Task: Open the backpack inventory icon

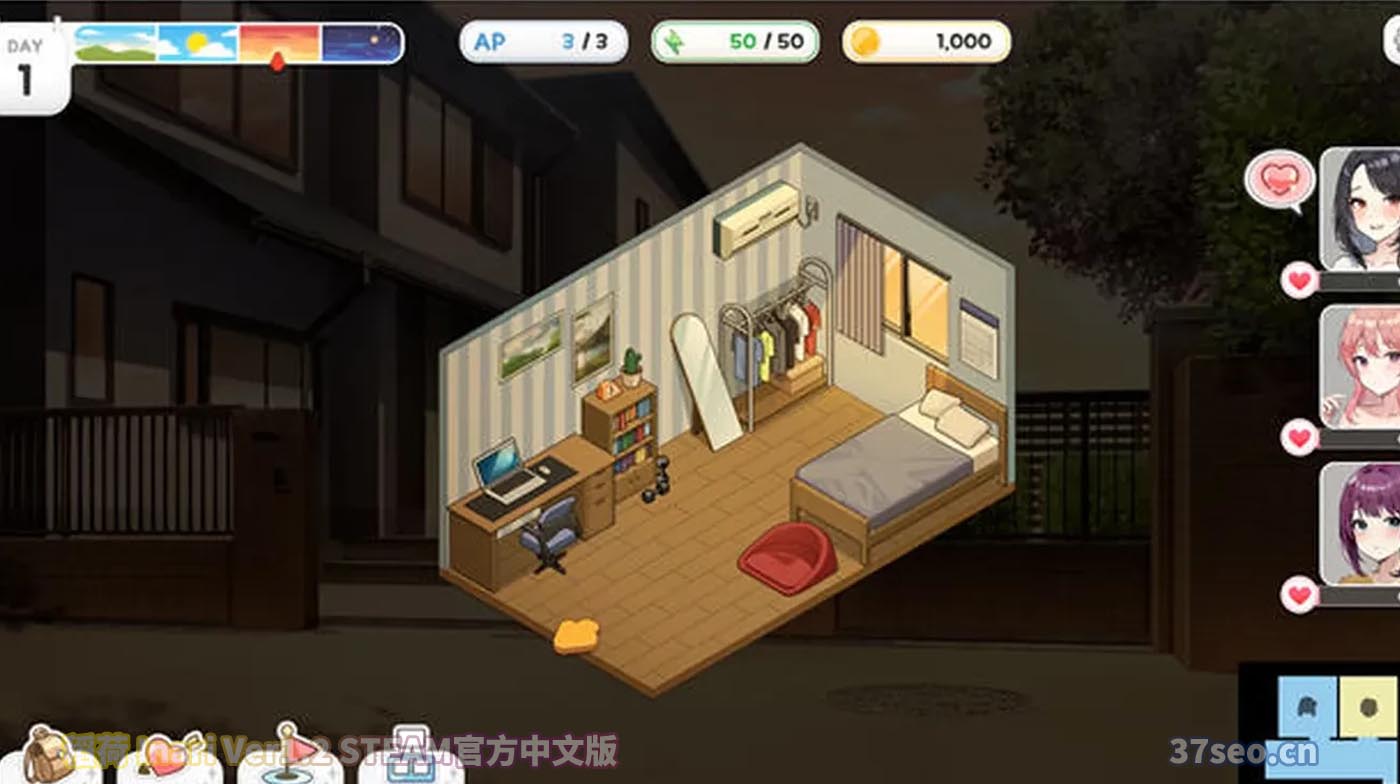Action: coord(45,755)
